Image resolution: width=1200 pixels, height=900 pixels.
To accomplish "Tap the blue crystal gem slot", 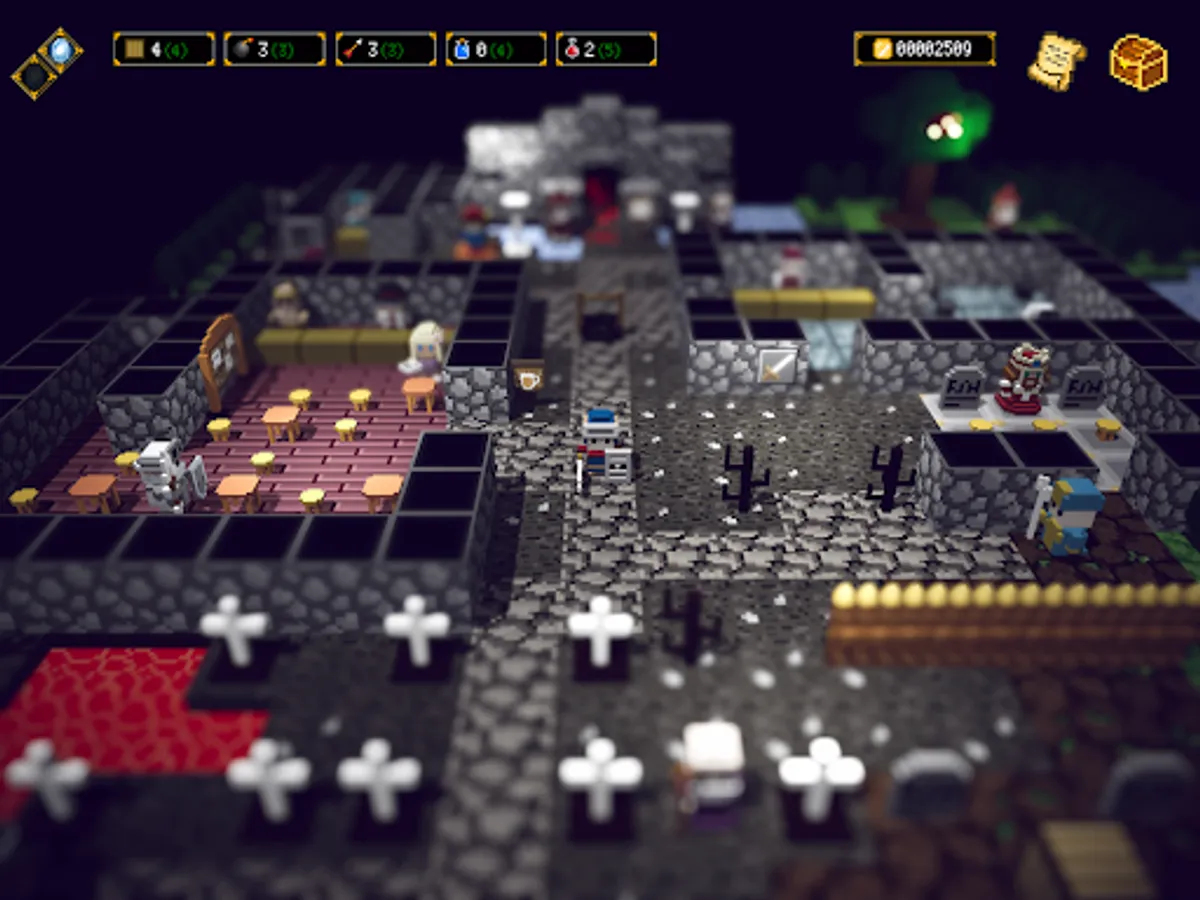I will 60,48.
